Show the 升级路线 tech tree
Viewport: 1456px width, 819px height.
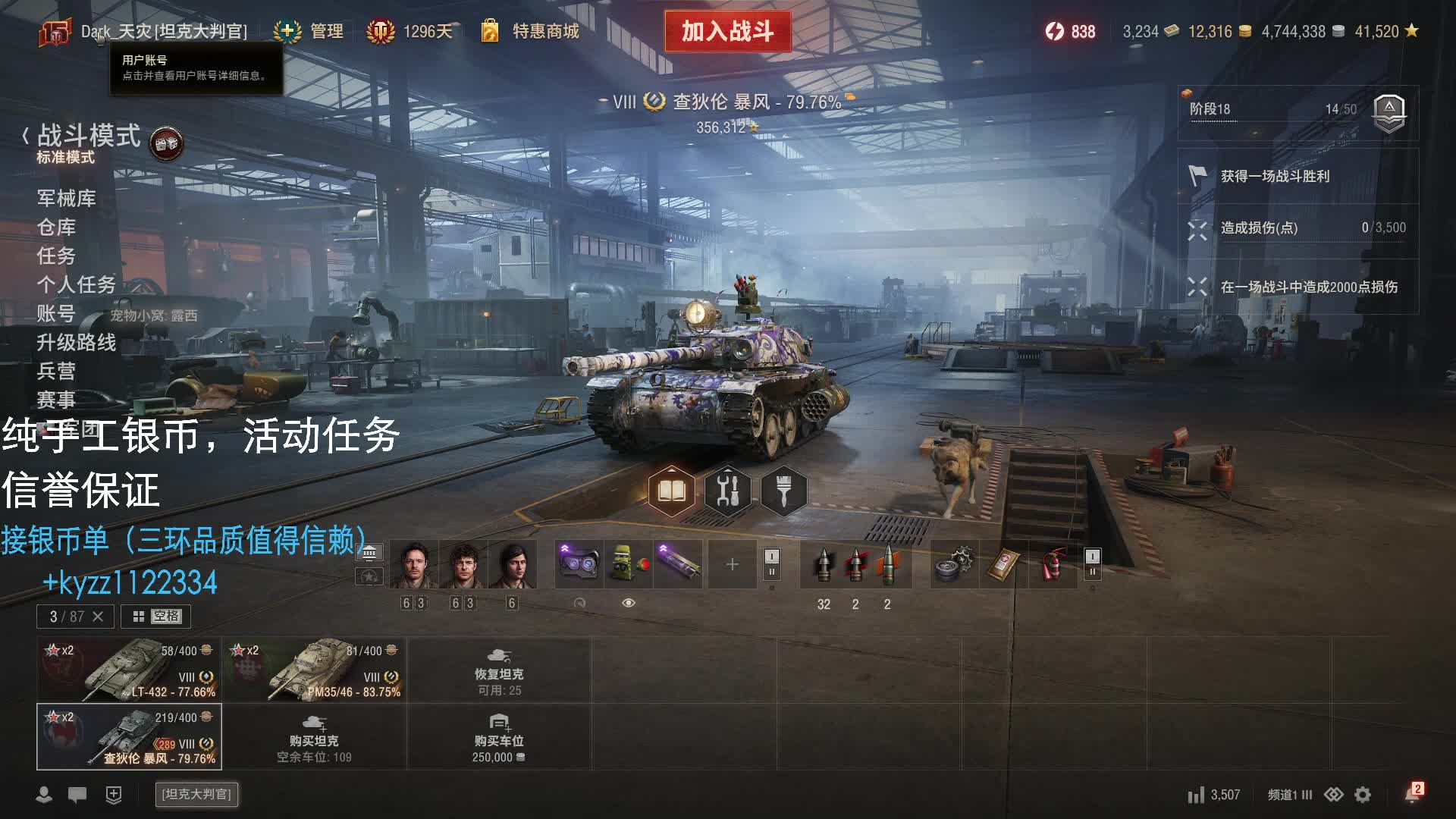76,343
